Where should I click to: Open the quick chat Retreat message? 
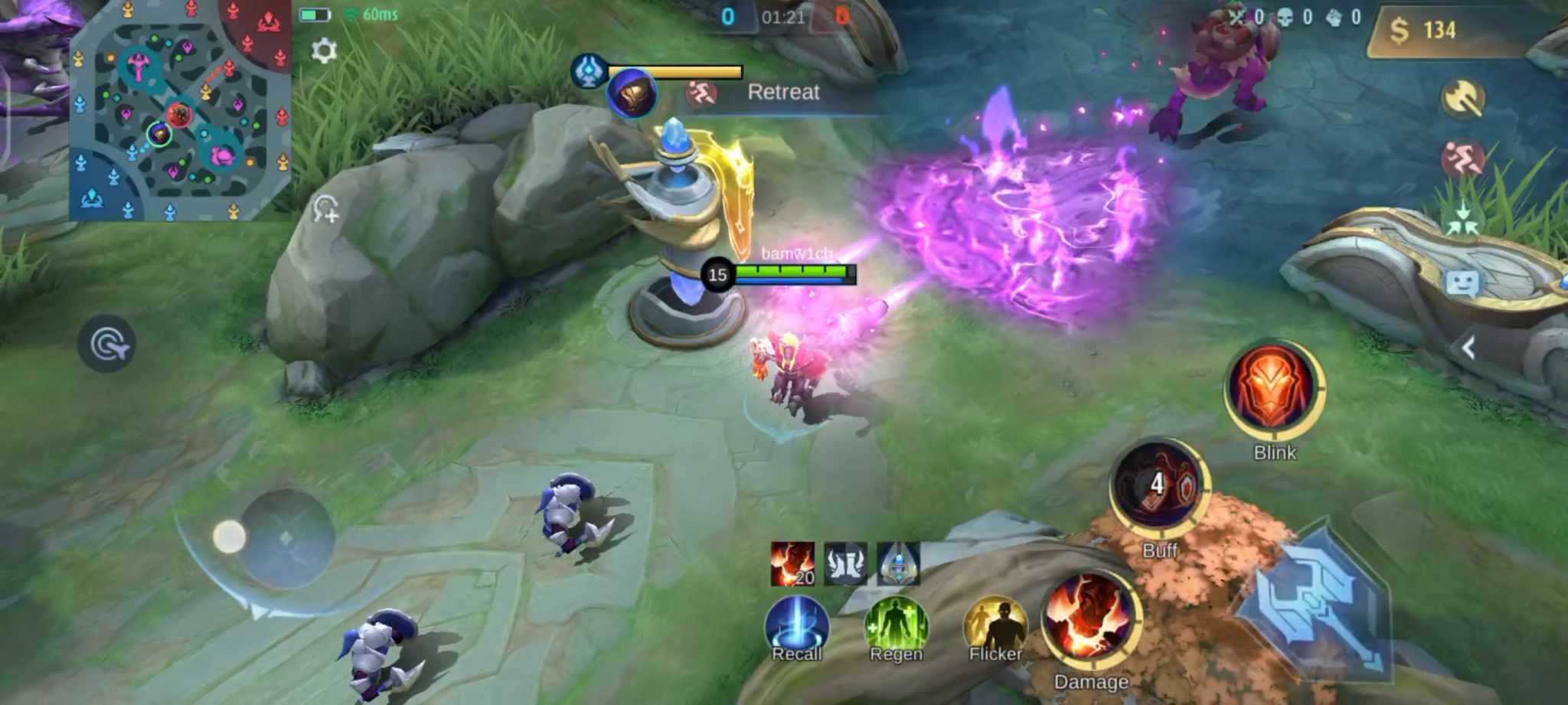point(783,92)
